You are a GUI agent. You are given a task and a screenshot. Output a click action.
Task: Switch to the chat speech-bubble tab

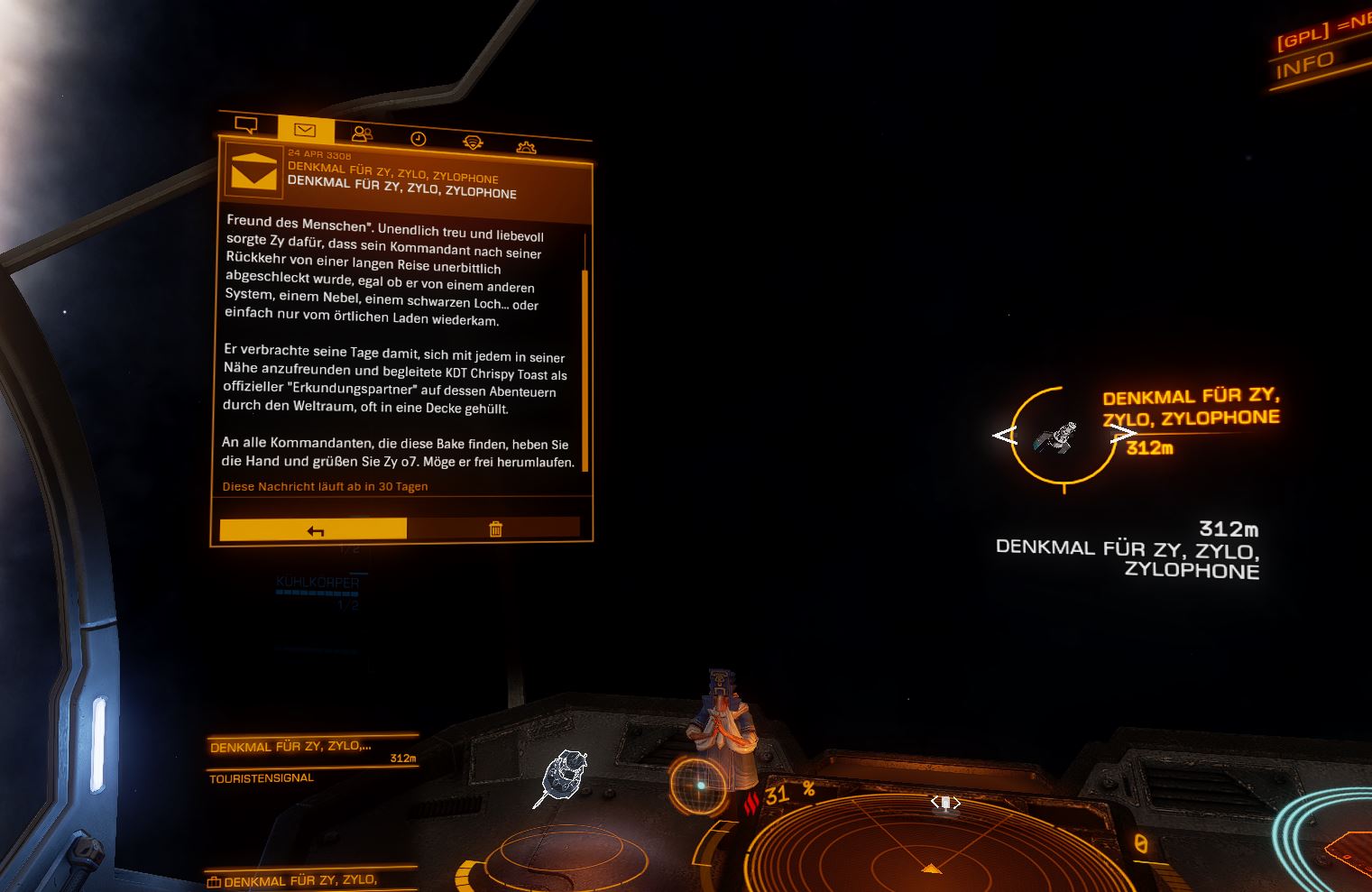pos(245,125)
